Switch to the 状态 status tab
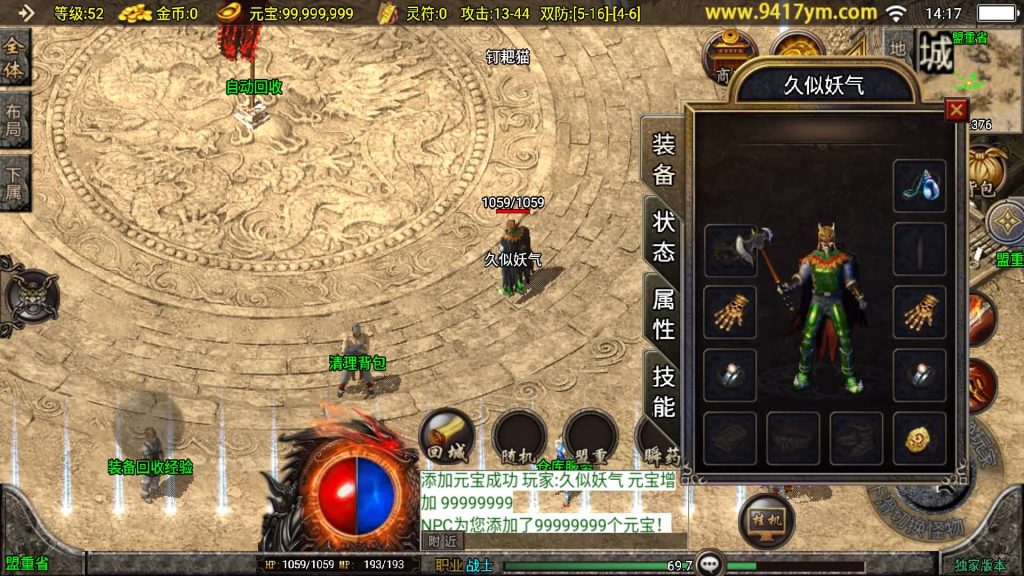This screenshot has height=576, width=1024. pos(664,236)
